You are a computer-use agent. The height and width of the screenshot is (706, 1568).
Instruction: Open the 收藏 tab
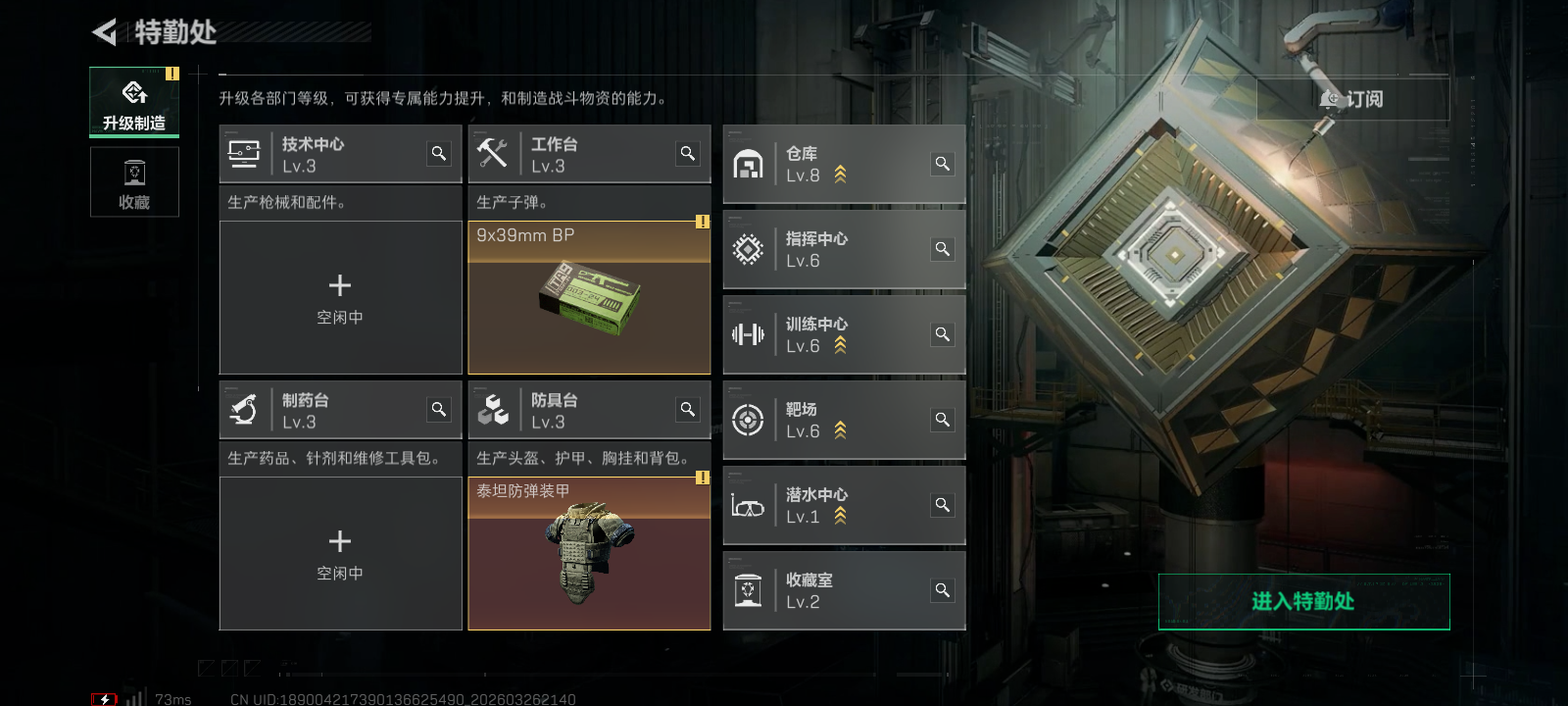click(x=134, y=182)
